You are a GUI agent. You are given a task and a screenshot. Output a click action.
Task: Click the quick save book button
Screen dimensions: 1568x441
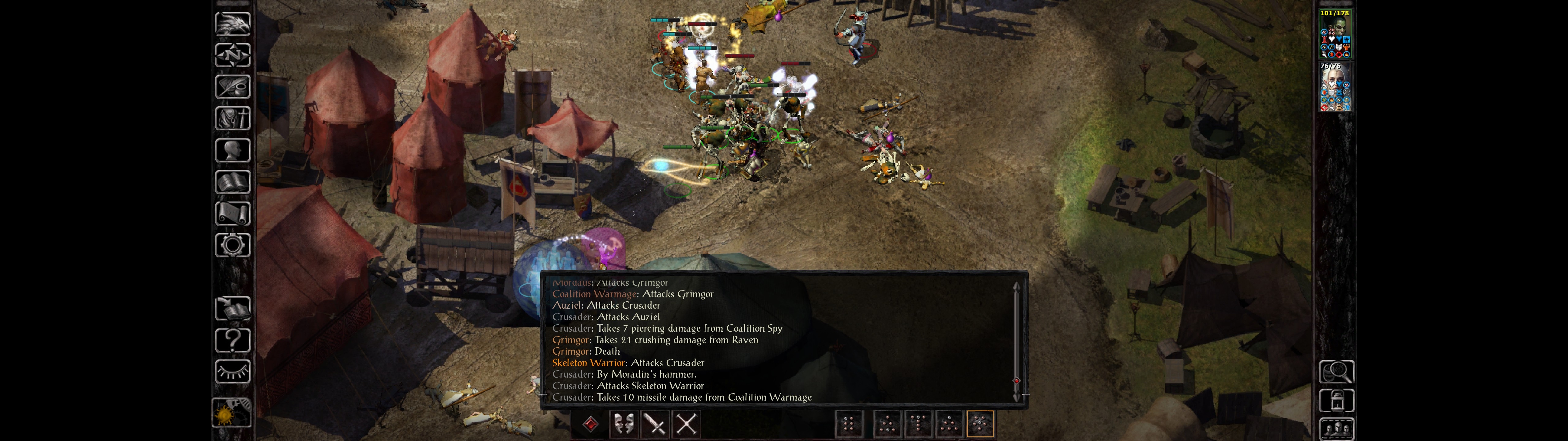tap(232, 309)
